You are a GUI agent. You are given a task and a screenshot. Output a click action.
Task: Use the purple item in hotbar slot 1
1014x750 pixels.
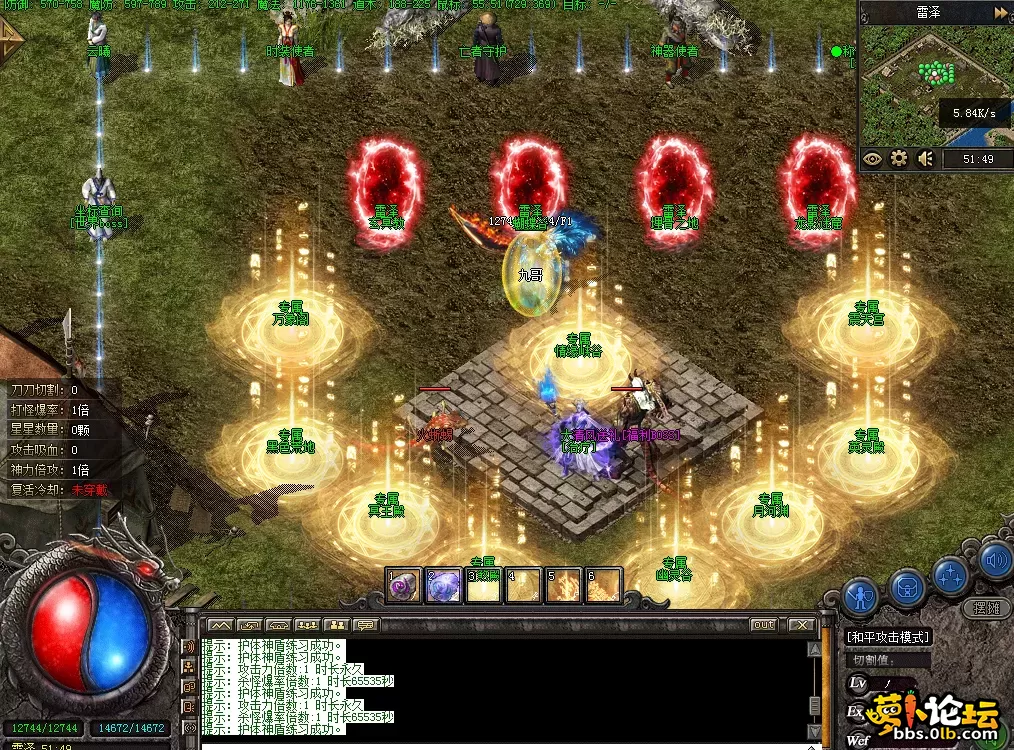(404, 586)
